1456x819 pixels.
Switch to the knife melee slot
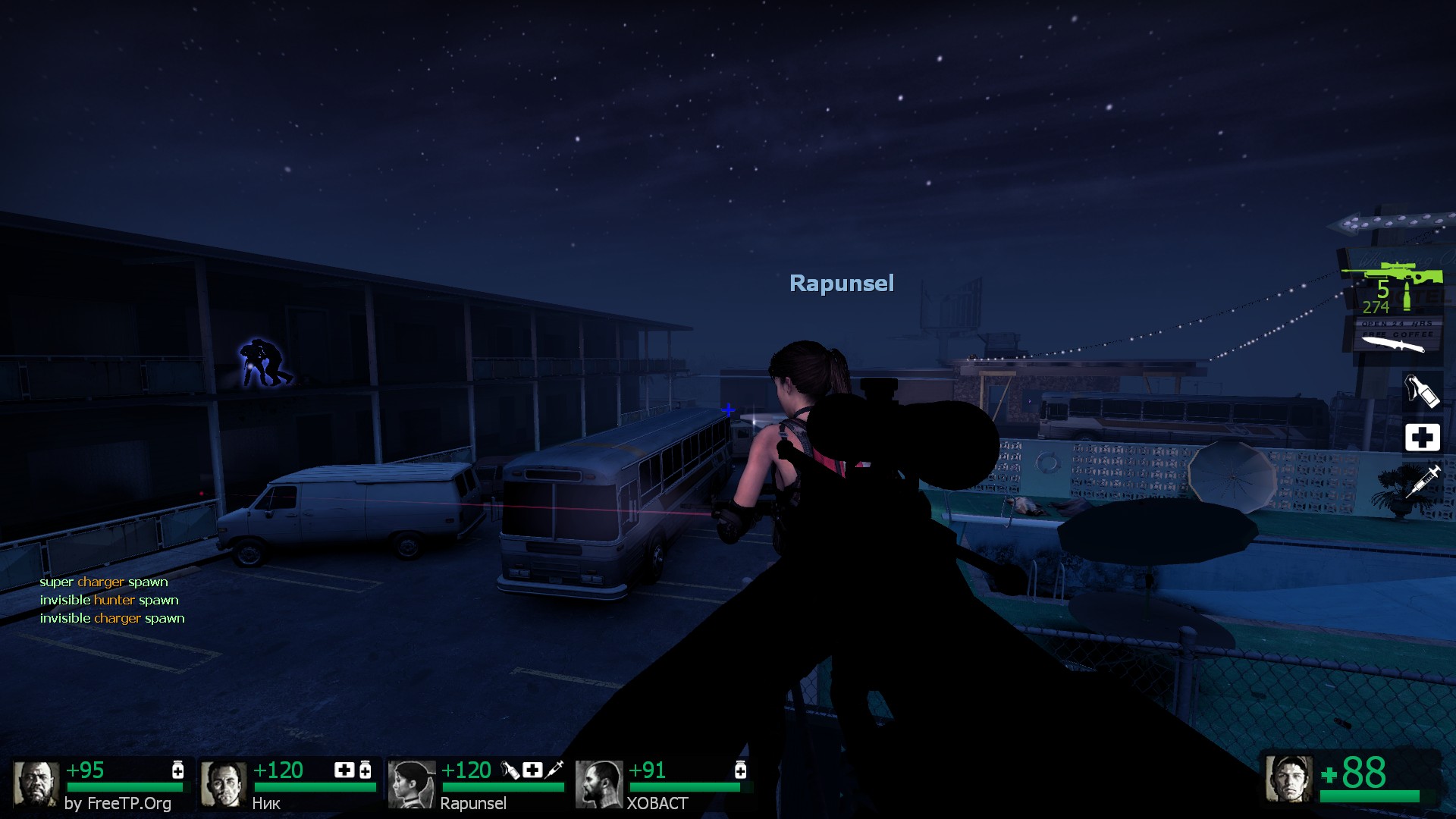tap(1394, 344)
